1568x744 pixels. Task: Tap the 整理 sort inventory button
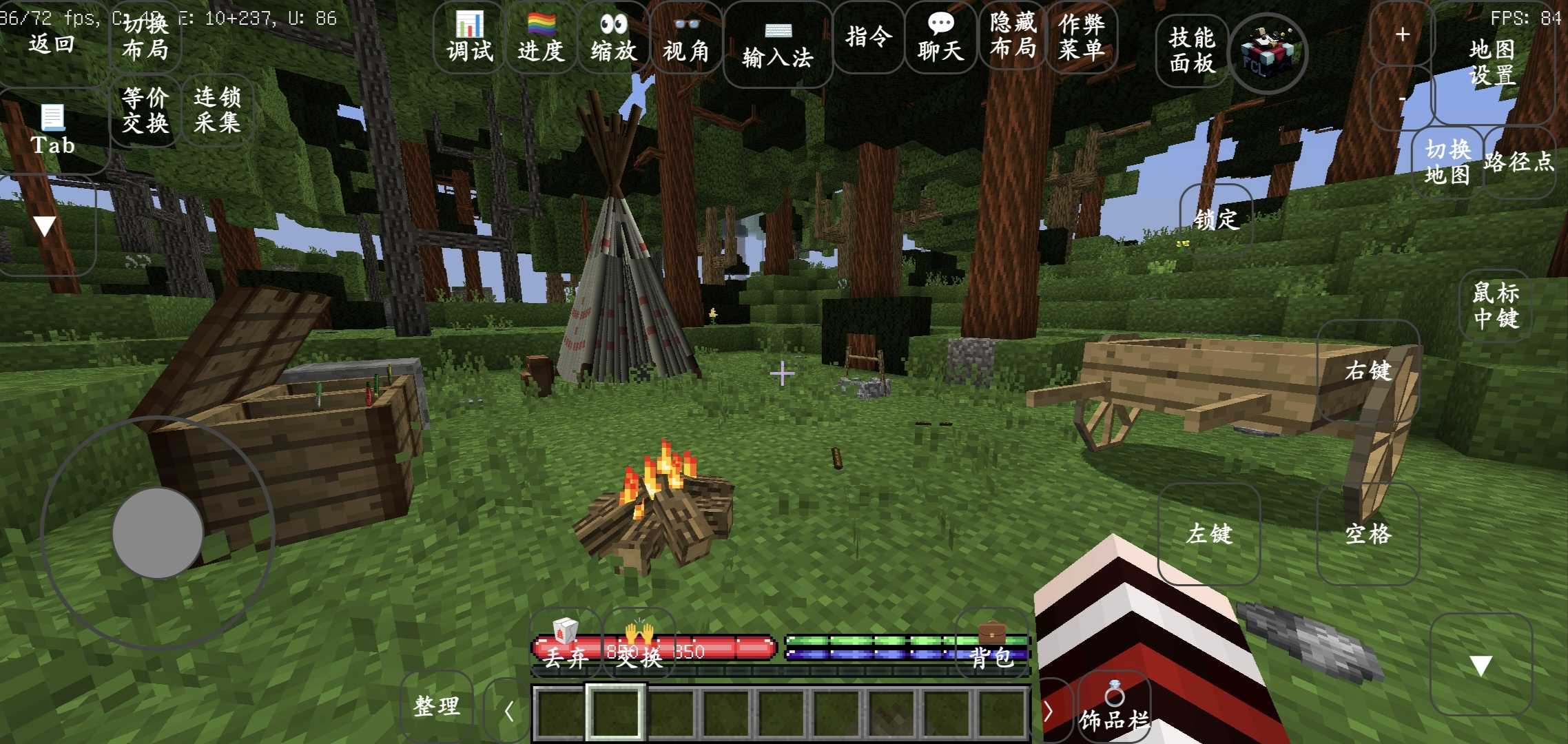pyautogui.click(x=436, y=706)
